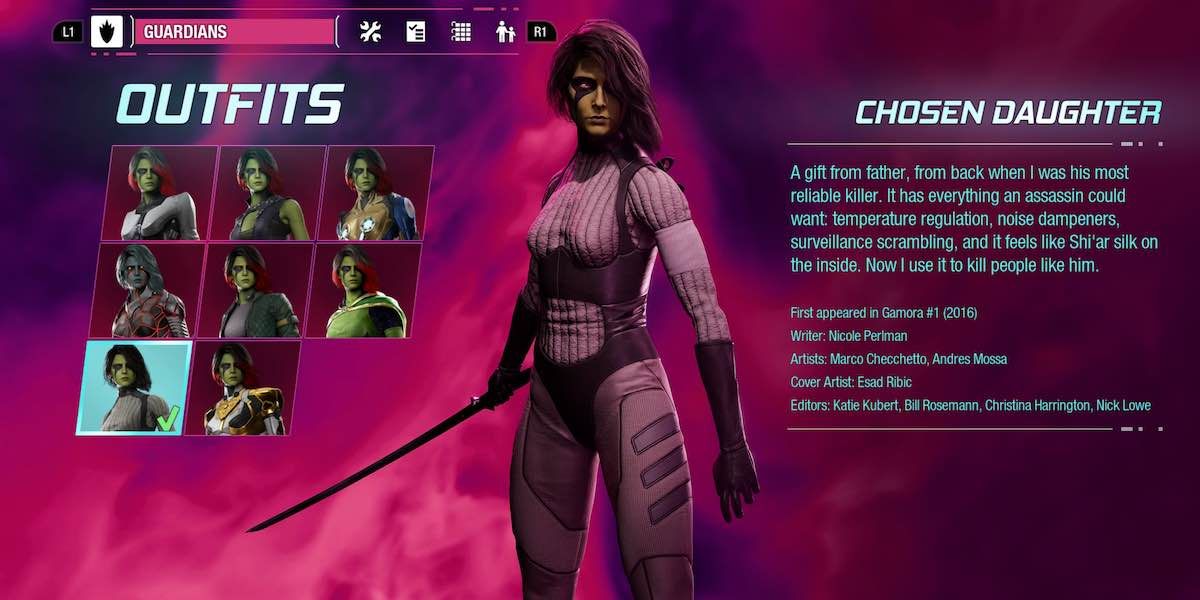This screenshot has width=1200, height=600.
Task: Switch to the adult and child tab
Action: click(x=505, y=32)
